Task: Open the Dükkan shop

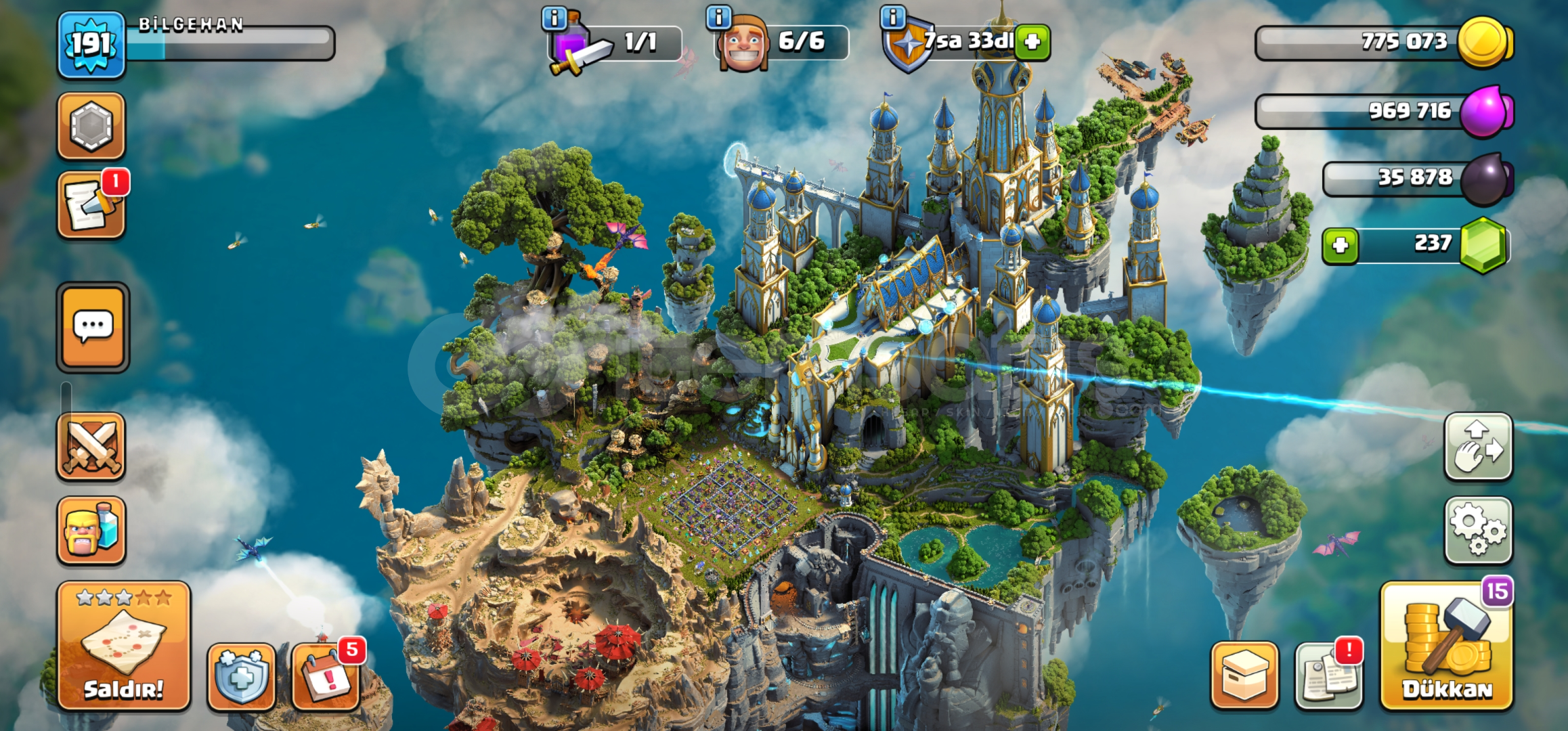Action: pos(1447,647)
